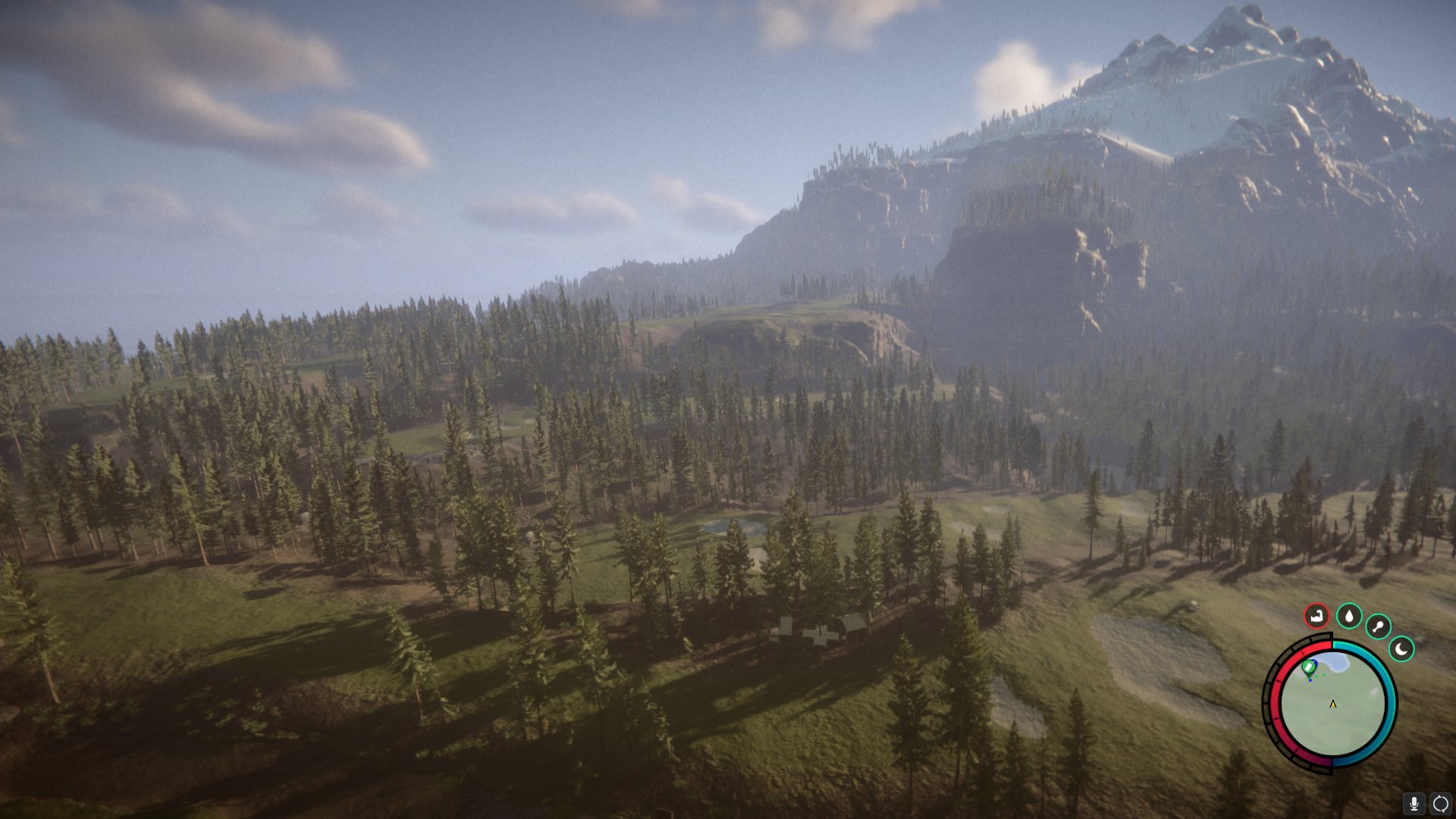Image resolution: width=1456 pixels, height=819 pixels.
Task: Toggle the microphone button
Action: pyautogui.click(x=1414, y=803)
